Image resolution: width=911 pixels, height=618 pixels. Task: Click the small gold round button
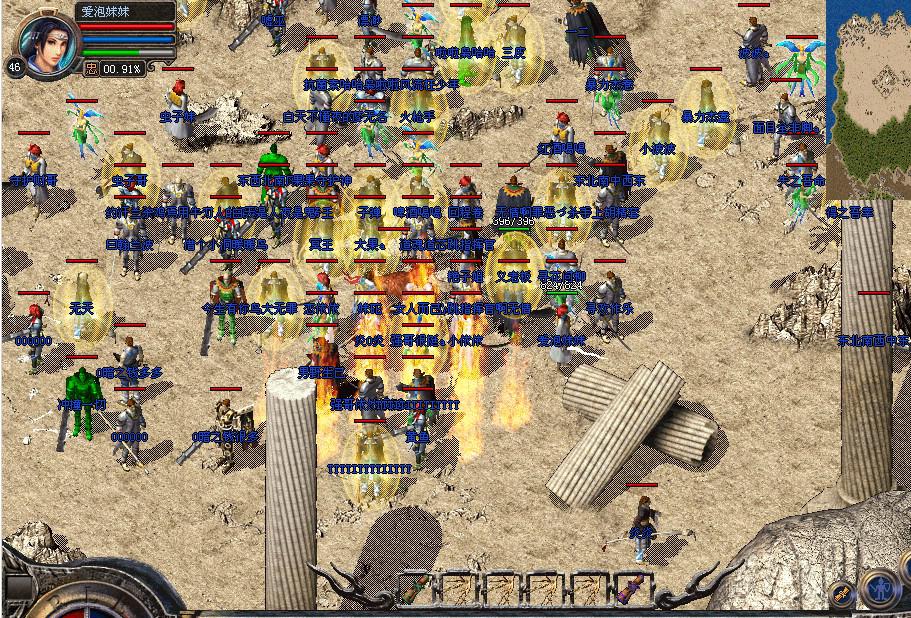(841, 593)
